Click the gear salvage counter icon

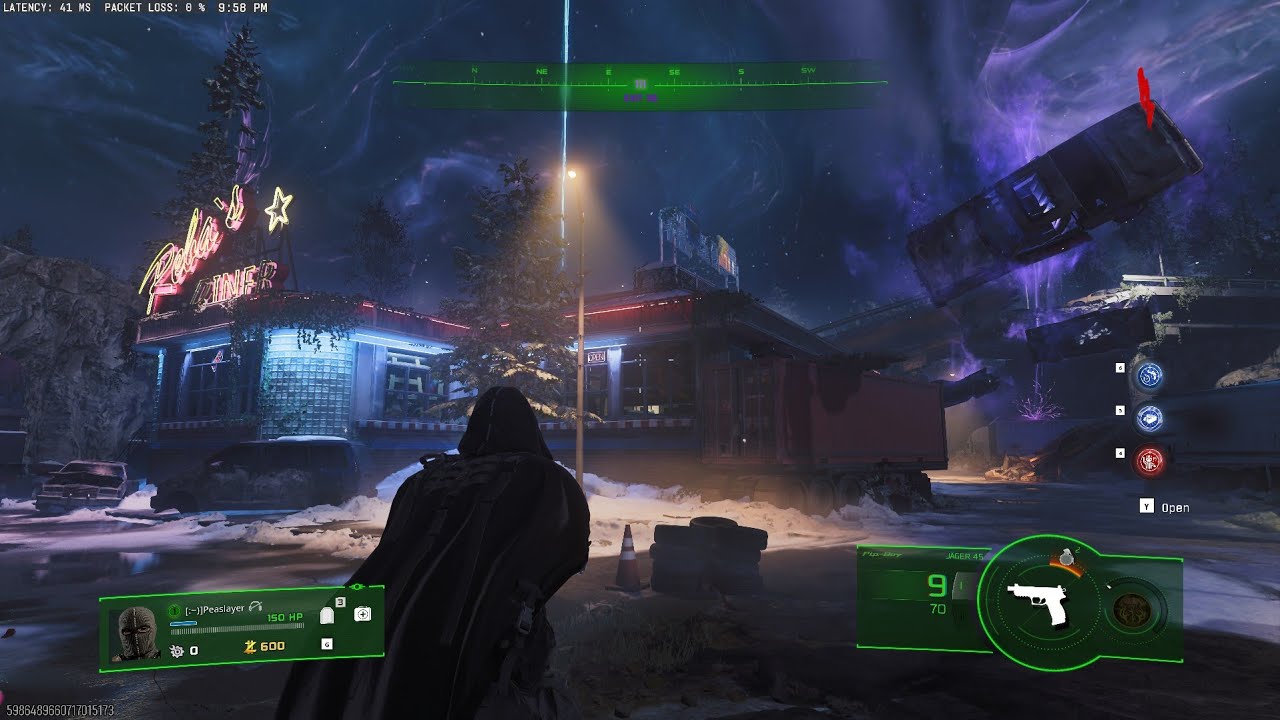point(177,650)
